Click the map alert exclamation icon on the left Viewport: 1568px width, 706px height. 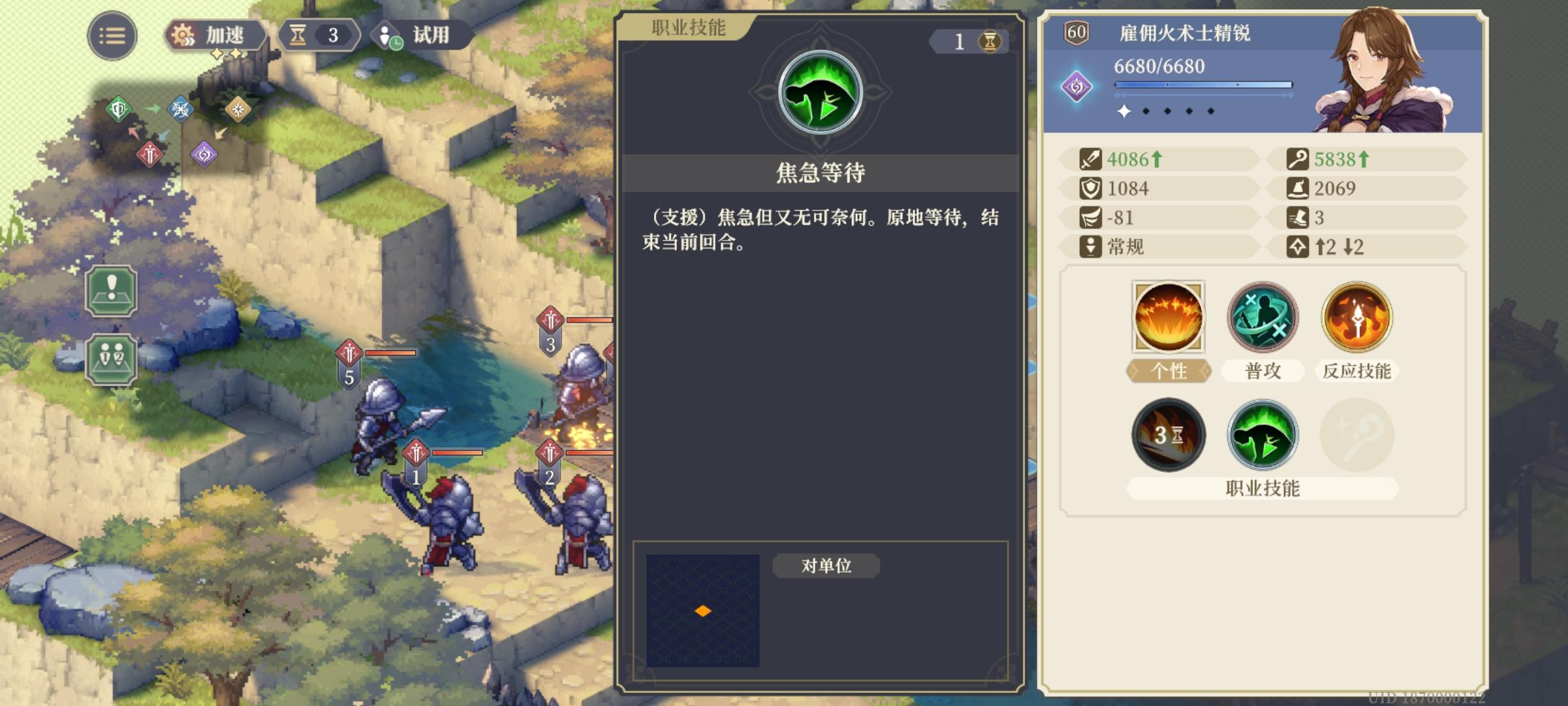(111, 292)
